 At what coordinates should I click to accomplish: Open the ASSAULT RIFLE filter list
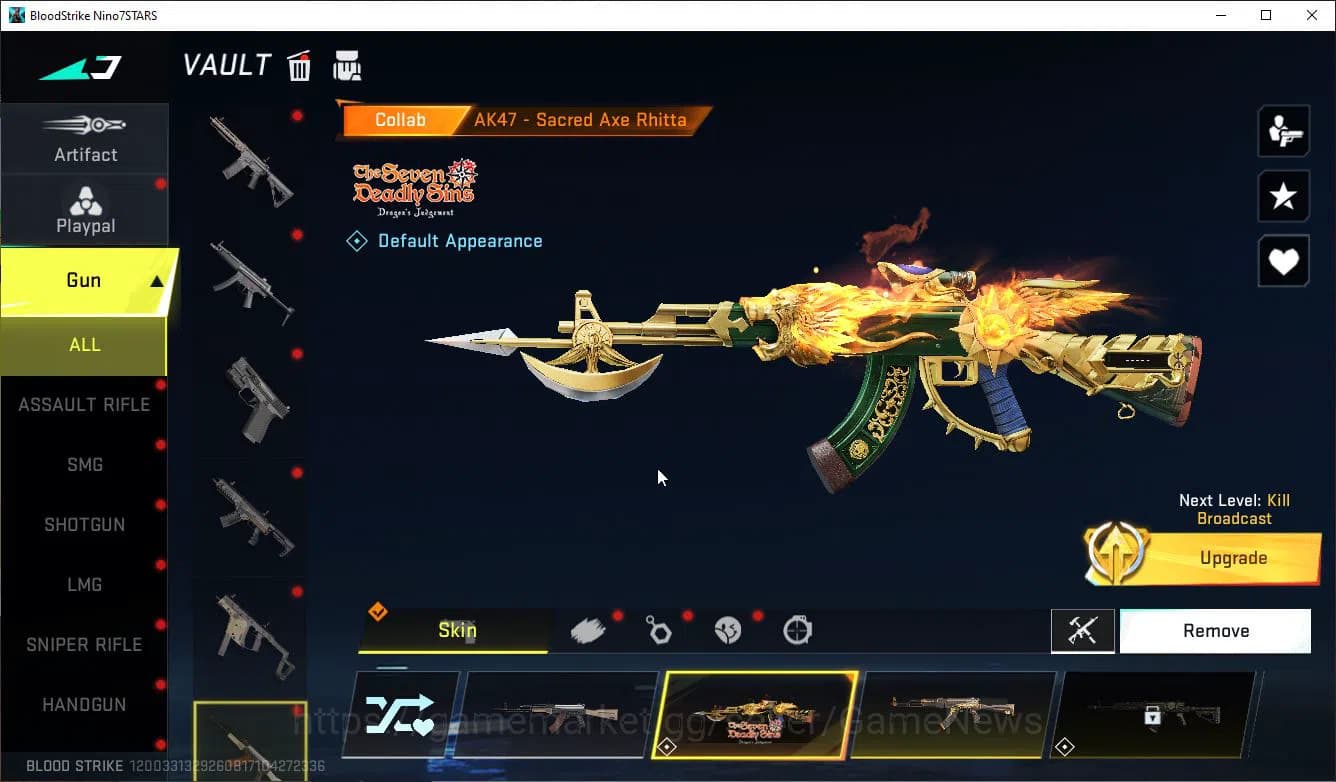[84, 404]
